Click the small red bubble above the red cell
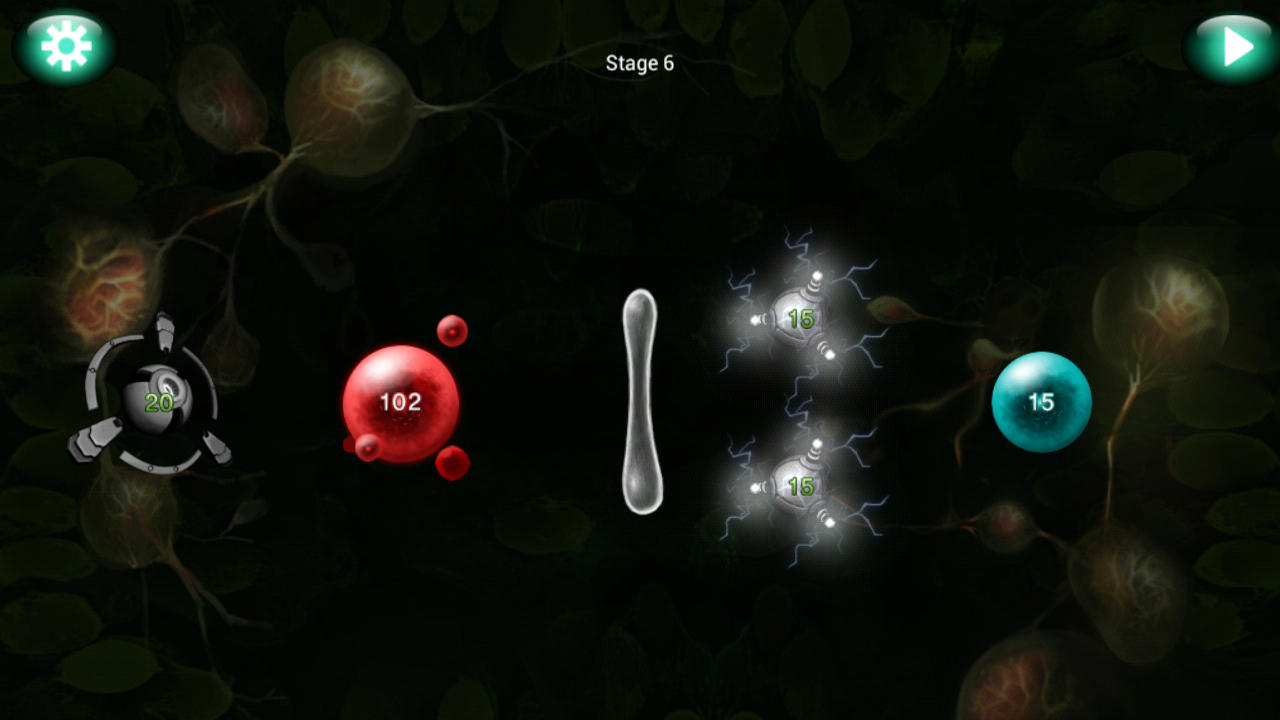 pyautogui.click(x=451, y=331)
